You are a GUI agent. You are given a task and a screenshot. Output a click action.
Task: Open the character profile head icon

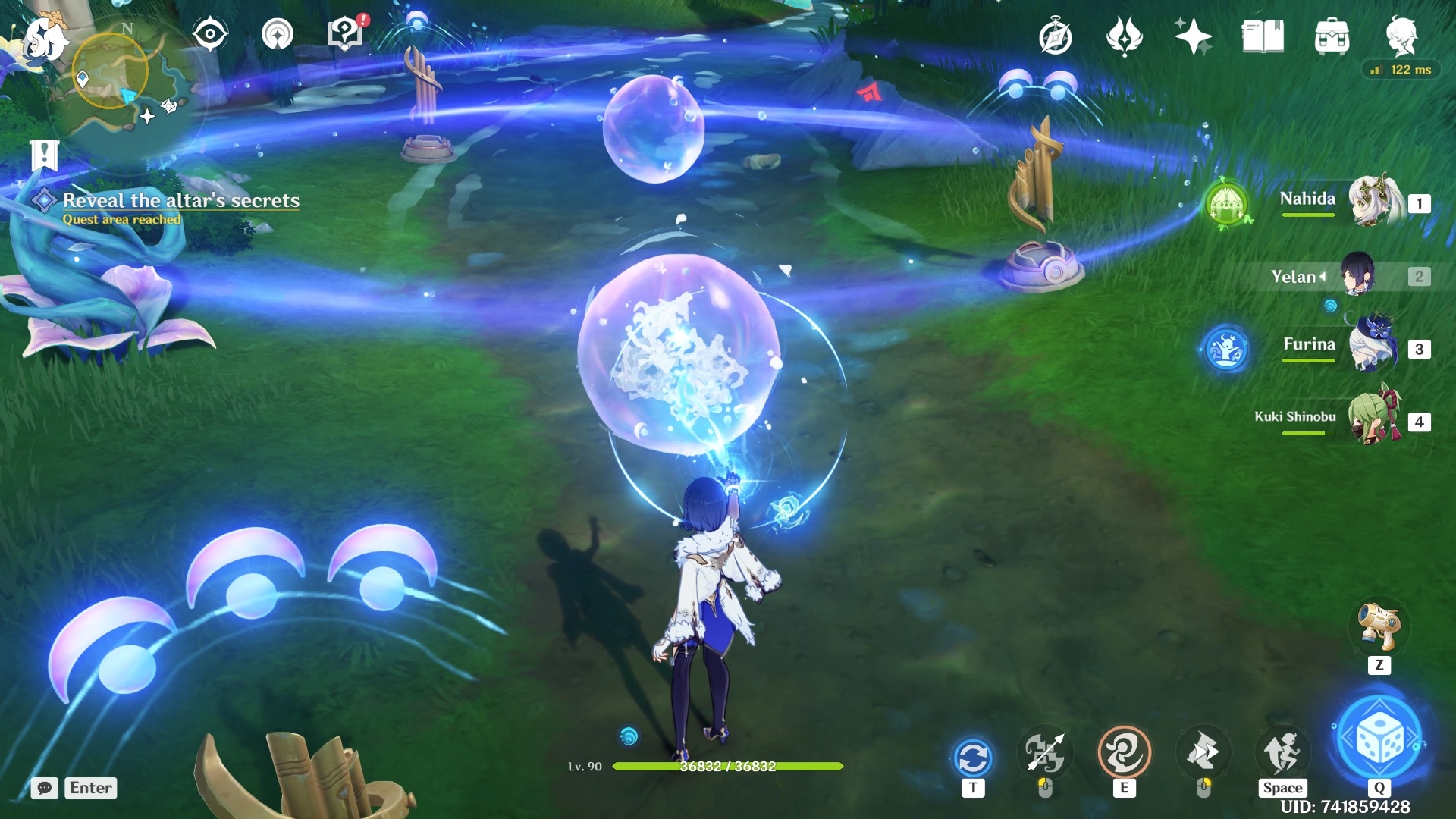1401,36
